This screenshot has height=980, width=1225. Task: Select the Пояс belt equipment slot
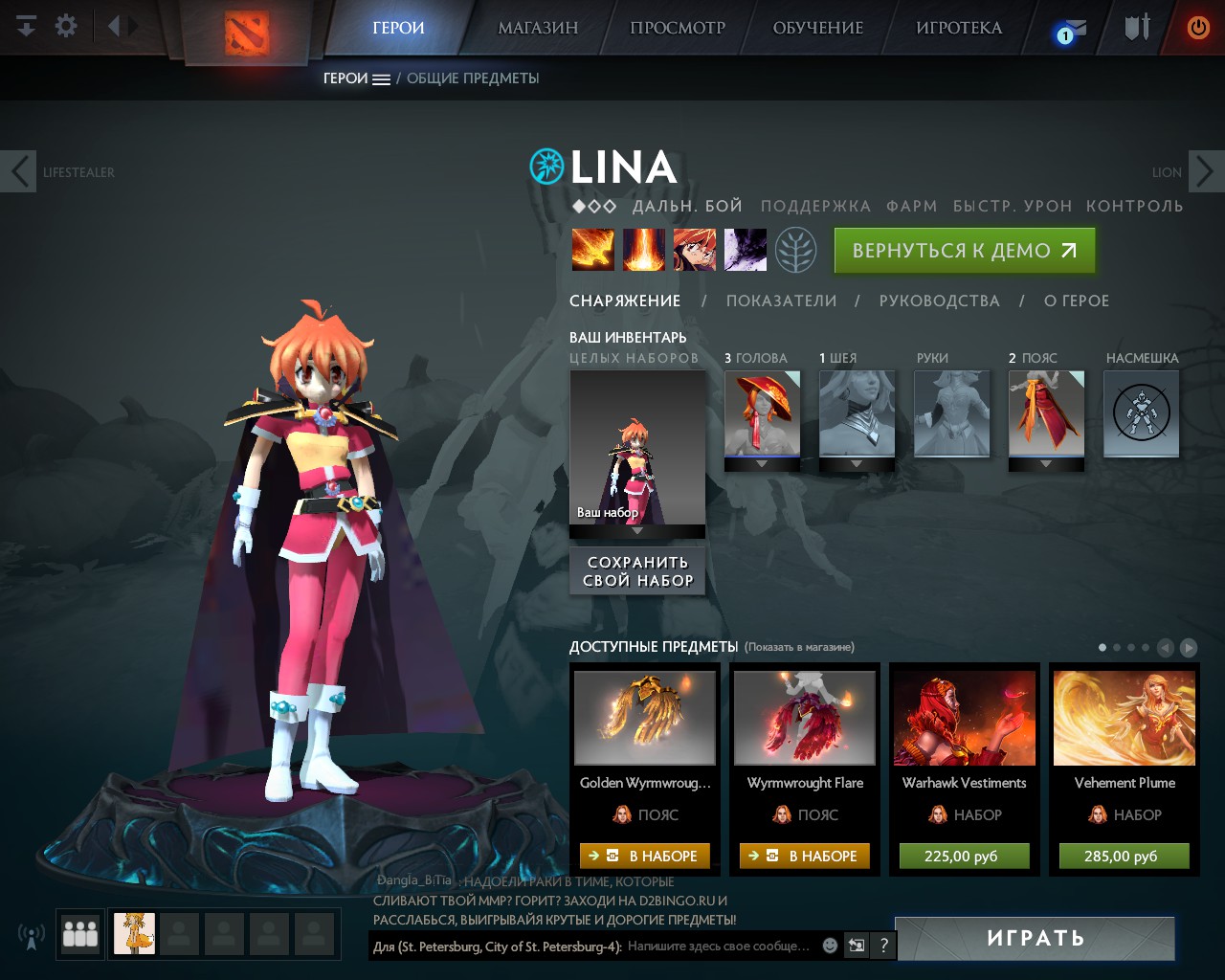point(1046,414)
